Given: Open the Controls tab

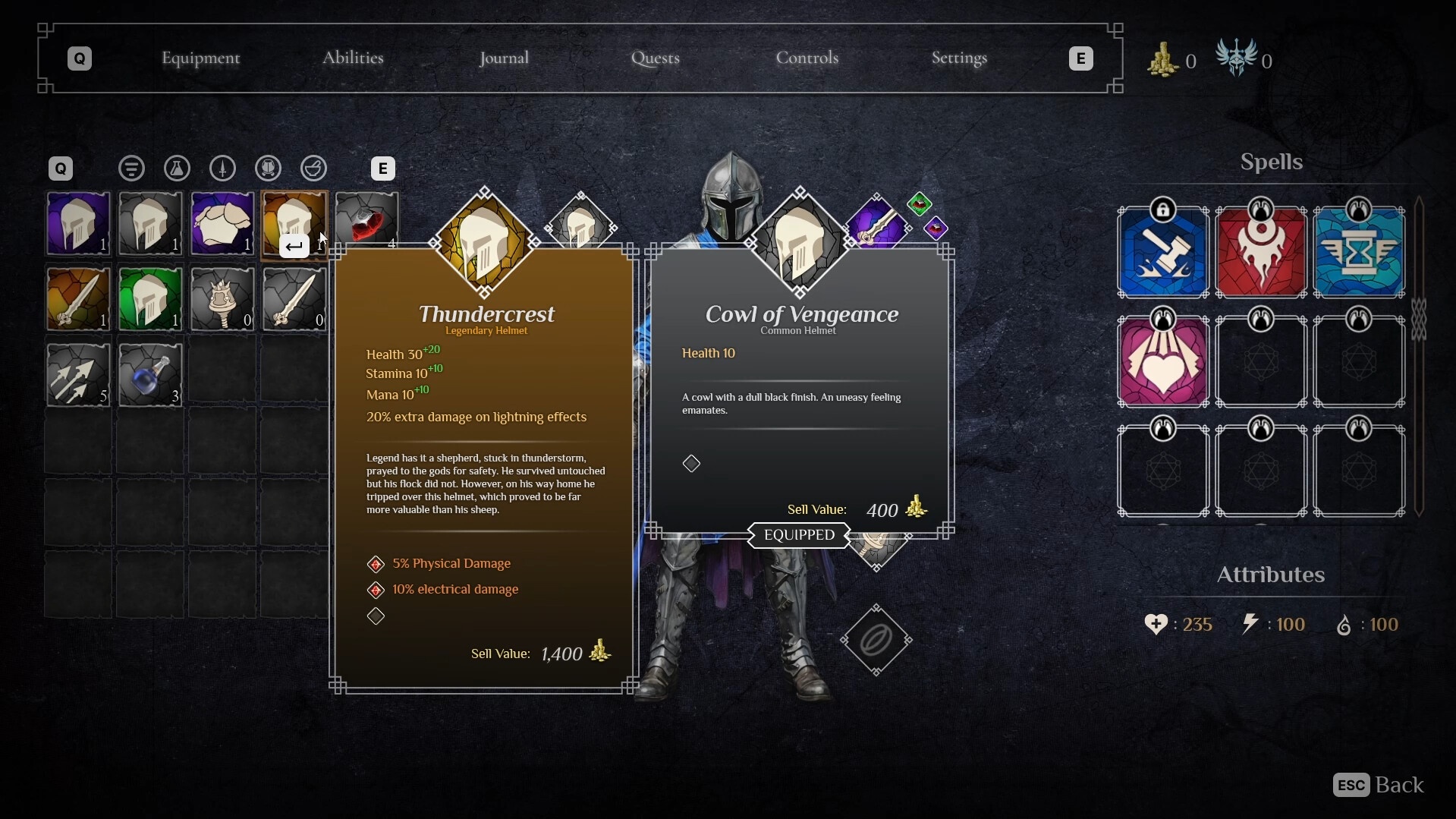Looking at the screenshot, I should [x=807, y=58].
